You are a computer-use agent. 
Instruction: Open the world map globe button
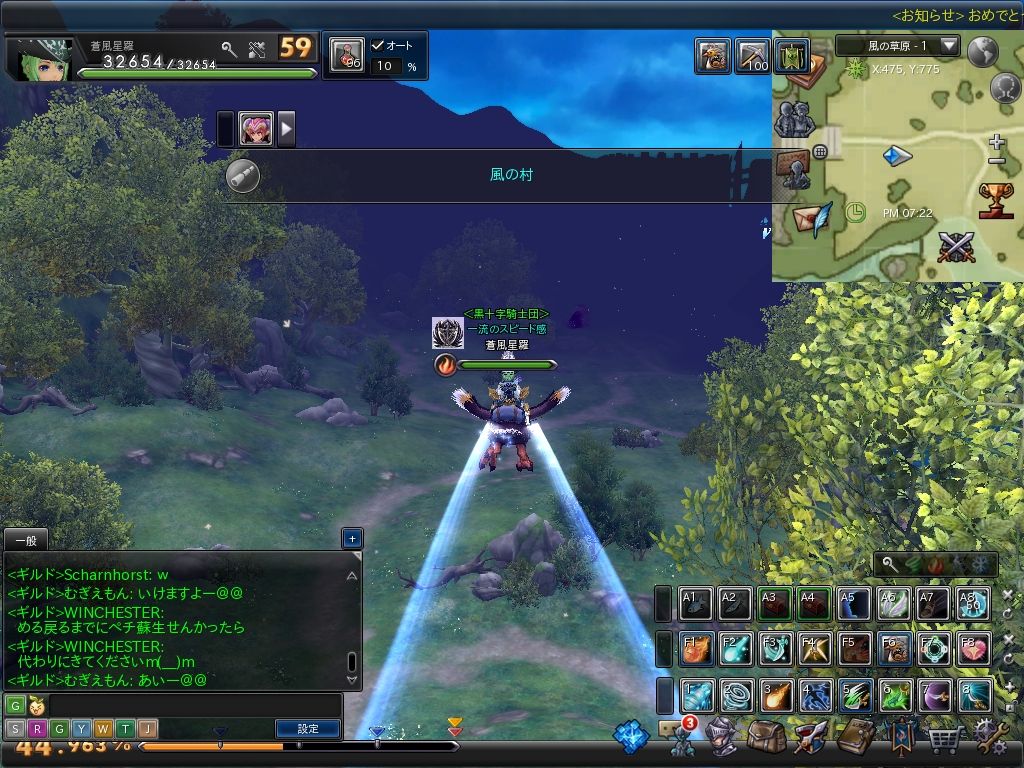(984, 51)
